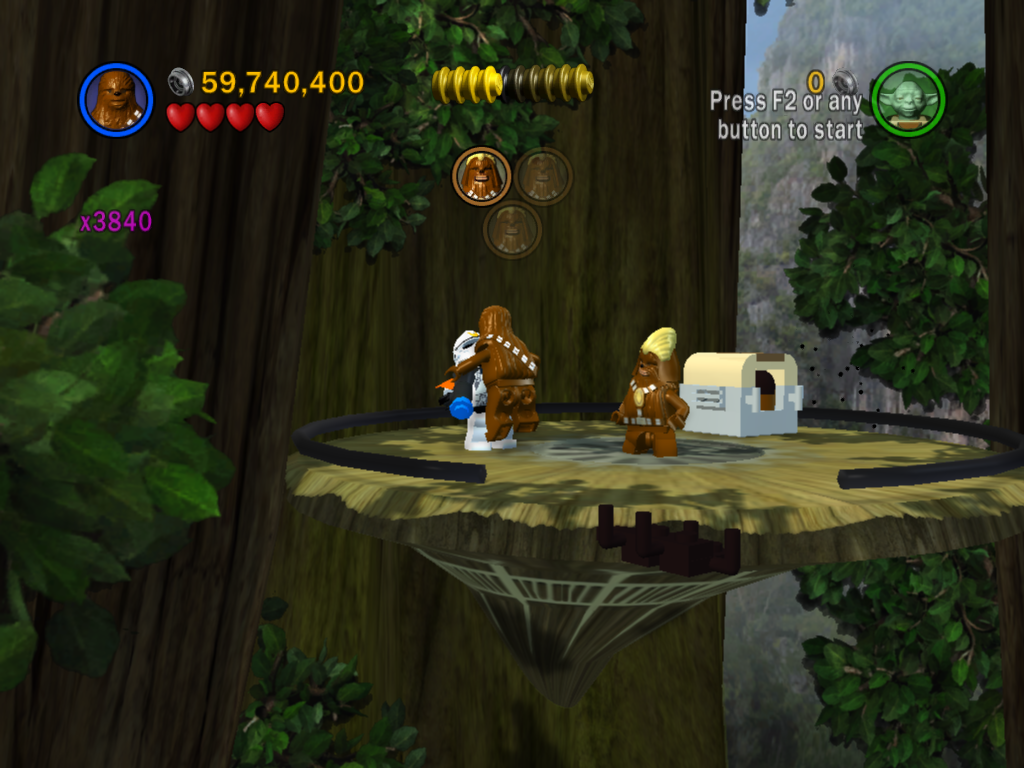Choose the highlighted Wookiee in the character wheel
Screen dimensions: 1024x768
[x=481, y=176]
